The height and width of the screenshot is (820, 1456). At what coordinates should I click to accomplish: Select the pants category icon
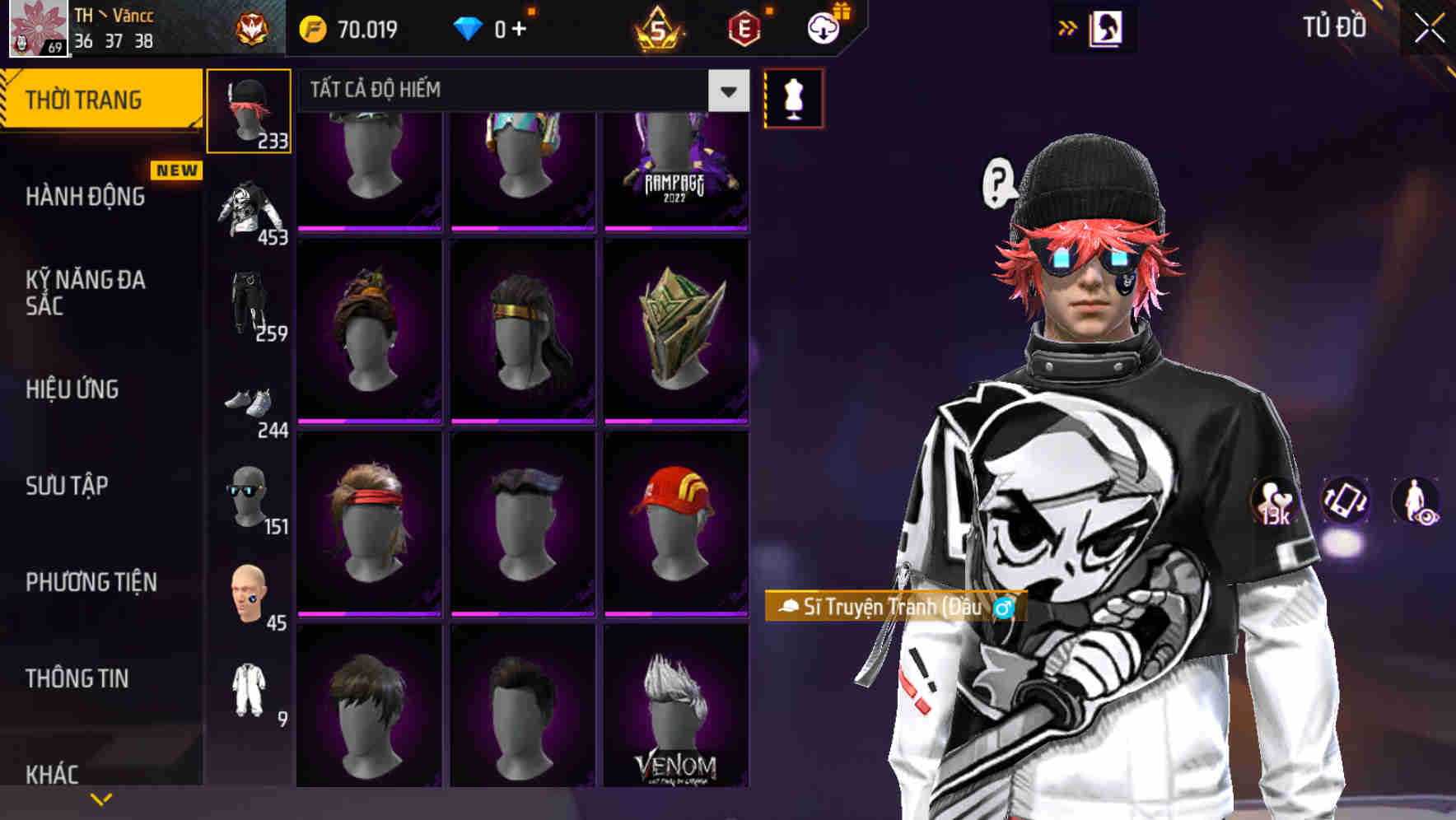pyautogui.click(x=249, y=309)
